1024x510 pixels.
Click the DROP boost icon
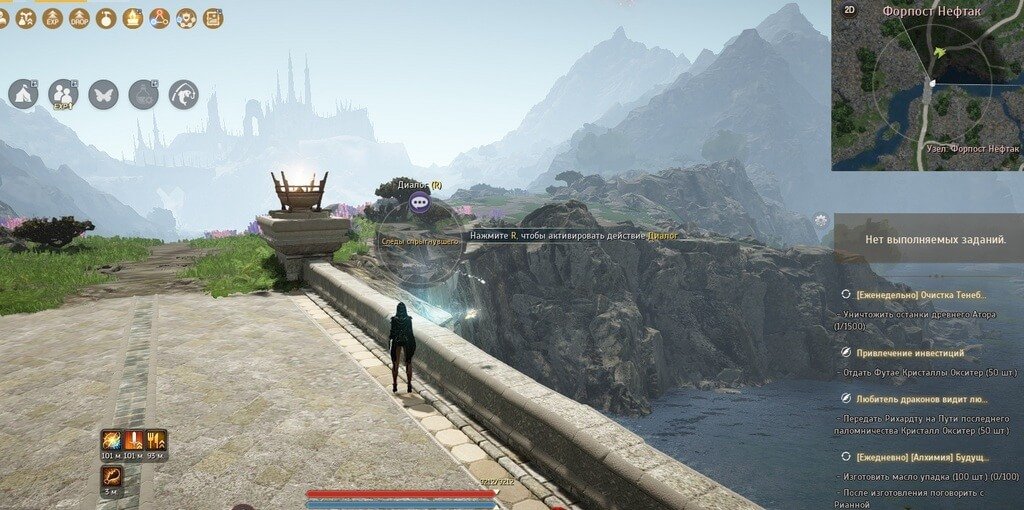[x=80, y=18]
